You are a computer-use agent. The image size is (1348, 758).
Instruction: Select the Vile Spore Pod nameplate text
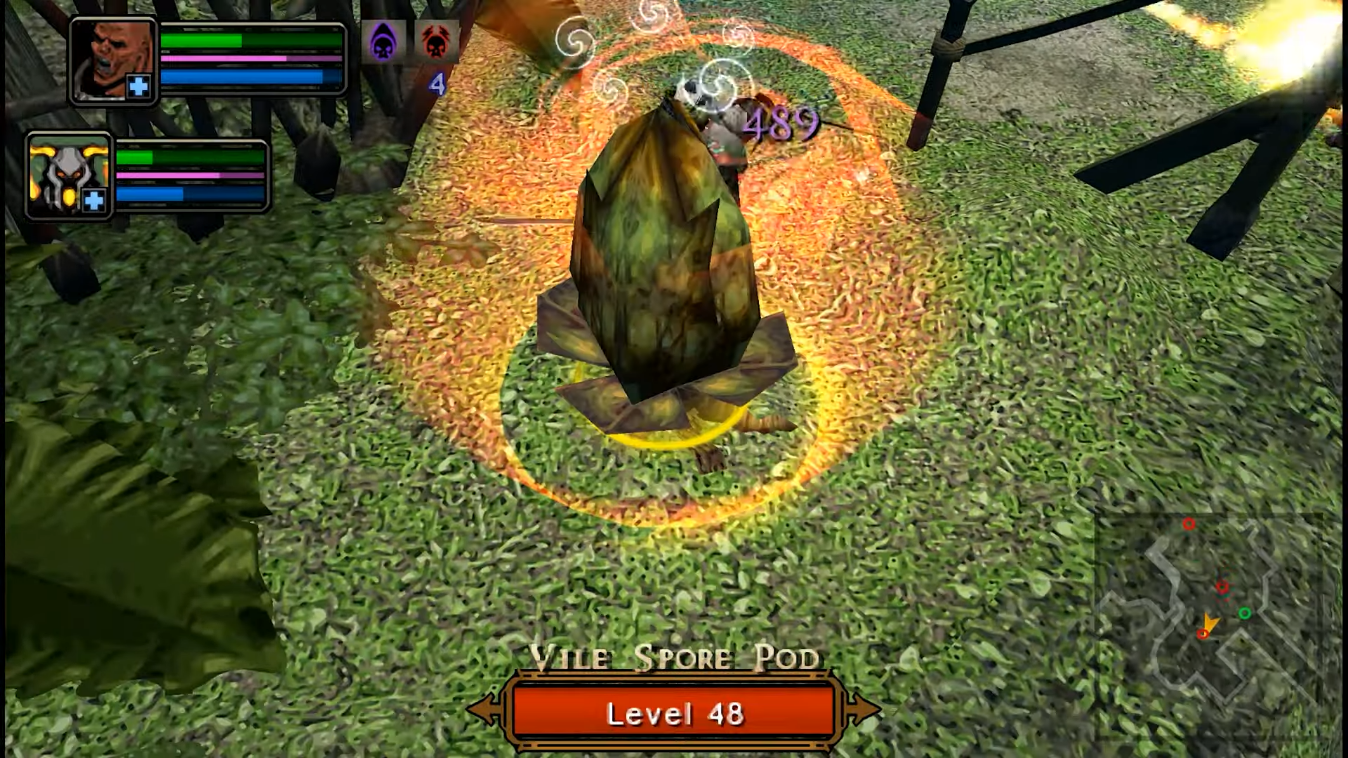[674, 658]
